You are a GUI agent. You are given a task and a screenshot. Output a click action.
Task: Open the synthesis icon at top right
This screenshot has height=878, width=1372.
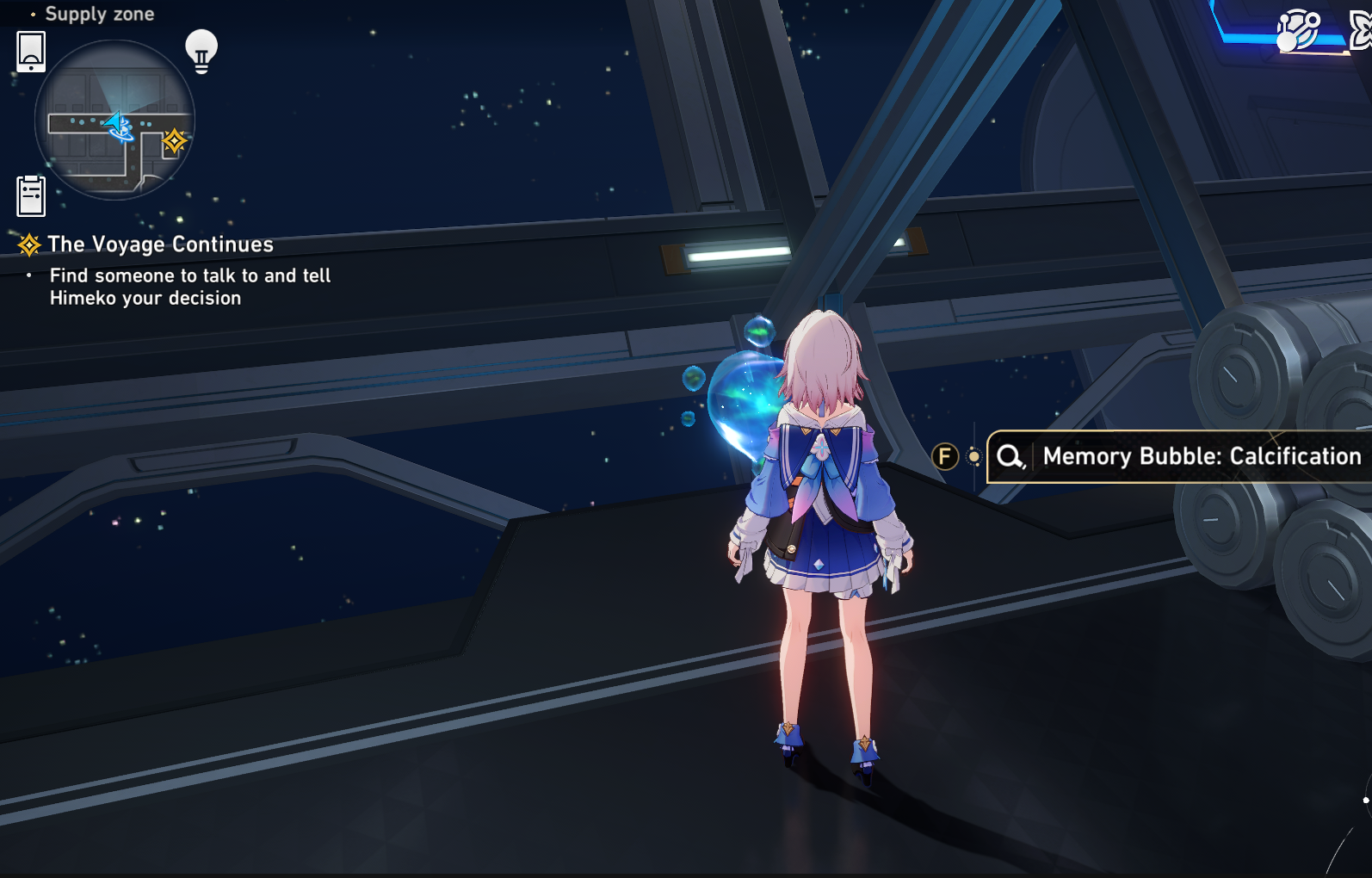tap(1300, 32)
